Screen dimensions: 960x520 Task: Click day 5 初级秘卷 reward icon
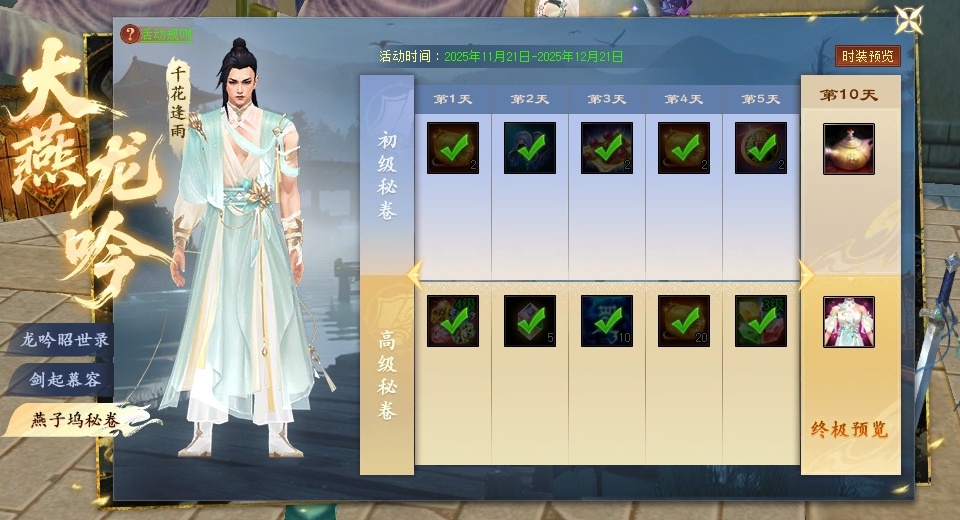761,149
